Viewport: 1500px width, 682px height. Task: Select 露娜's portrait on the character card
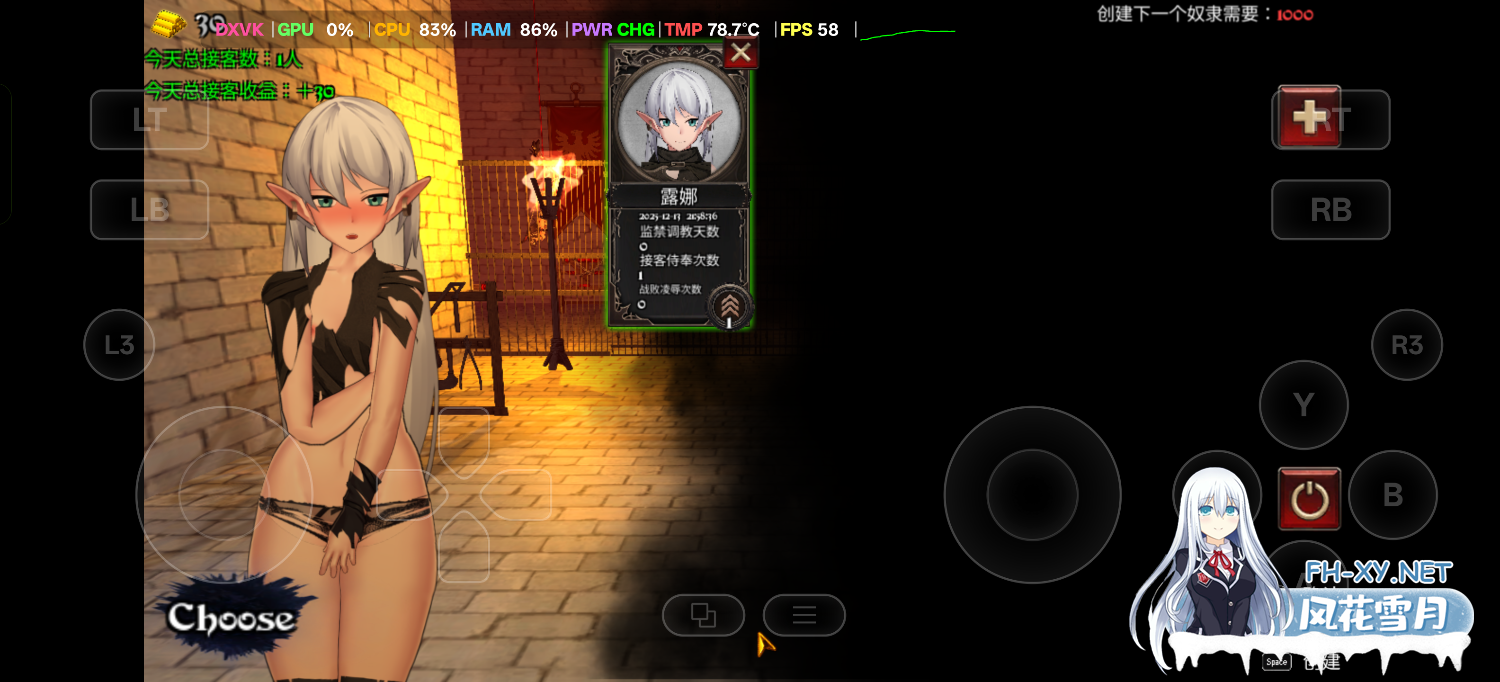[680, 122]
